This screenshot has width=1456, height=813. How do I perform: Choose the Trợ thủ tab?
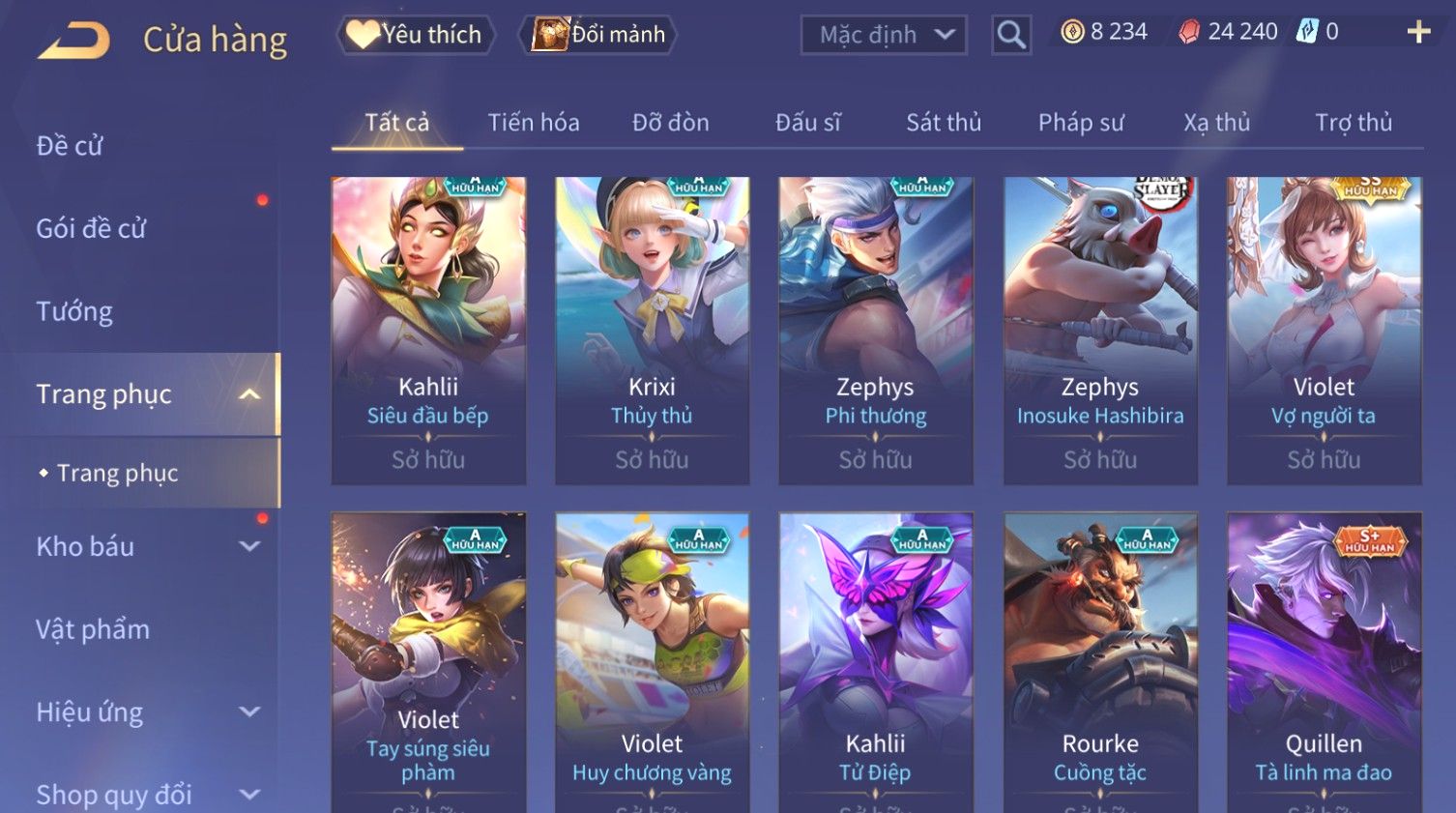[1354, 123]
